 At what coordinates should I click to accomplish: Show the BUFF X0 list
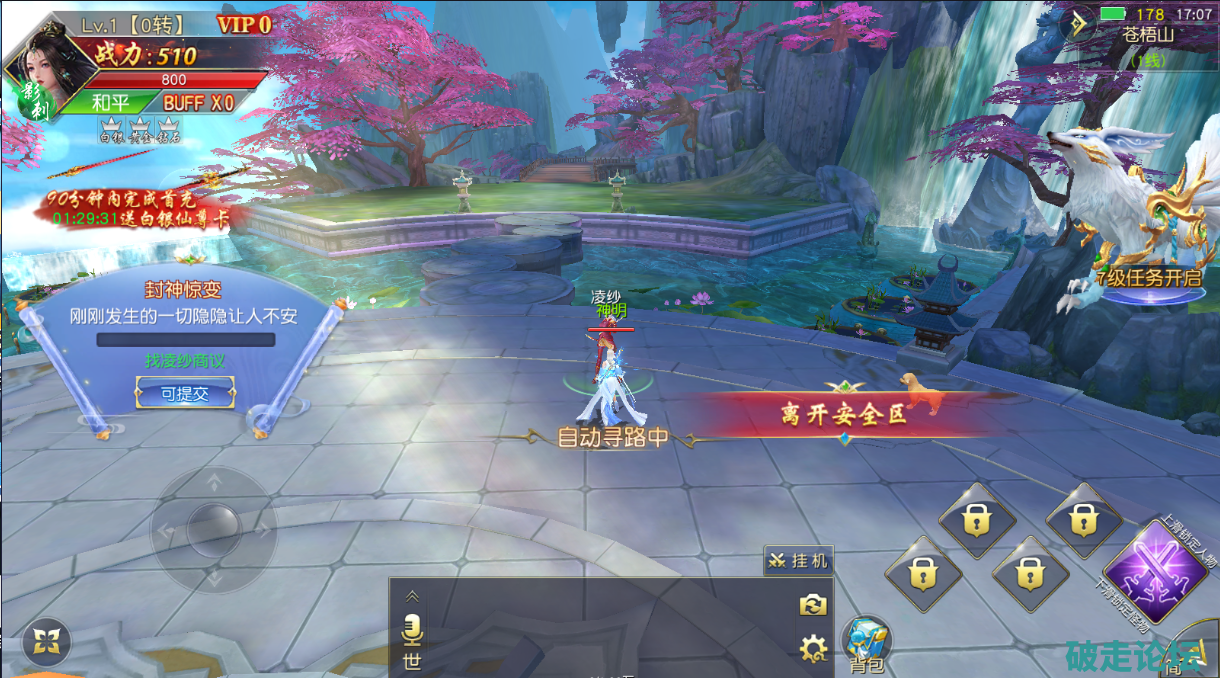[198, 102]
